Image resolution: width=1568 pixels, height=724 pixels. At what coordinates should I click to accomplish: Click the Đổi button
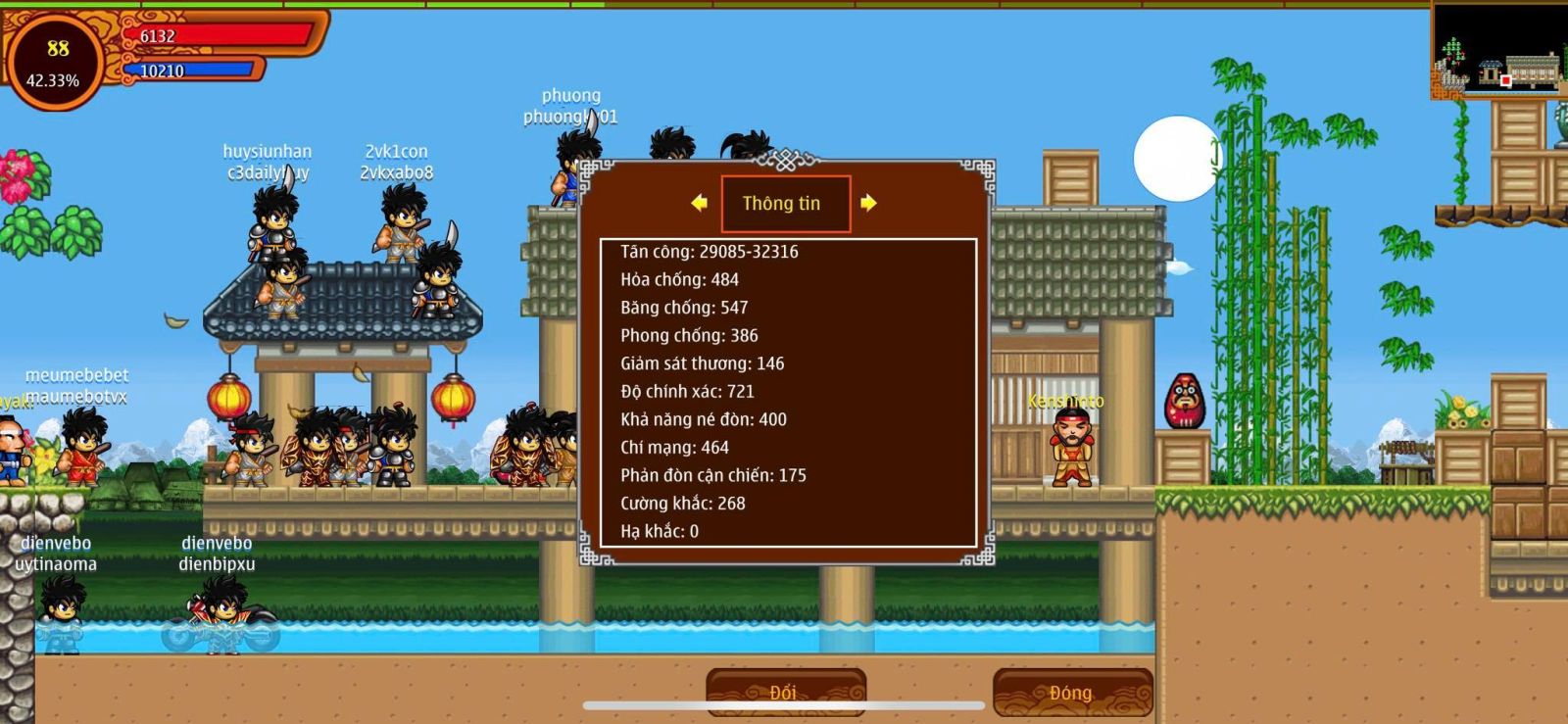pos(785,692)
